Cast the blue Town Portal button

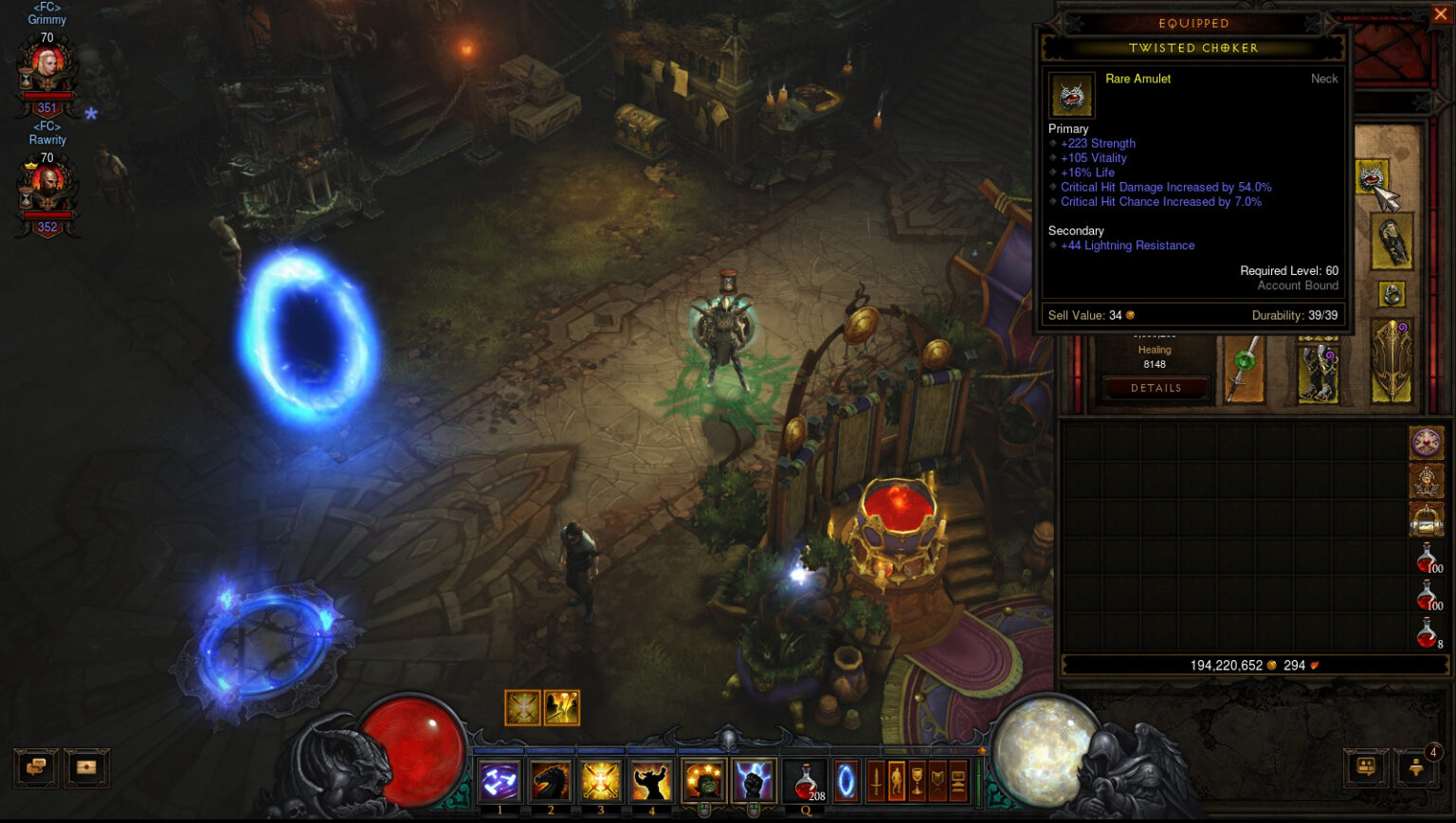point(845,781)
